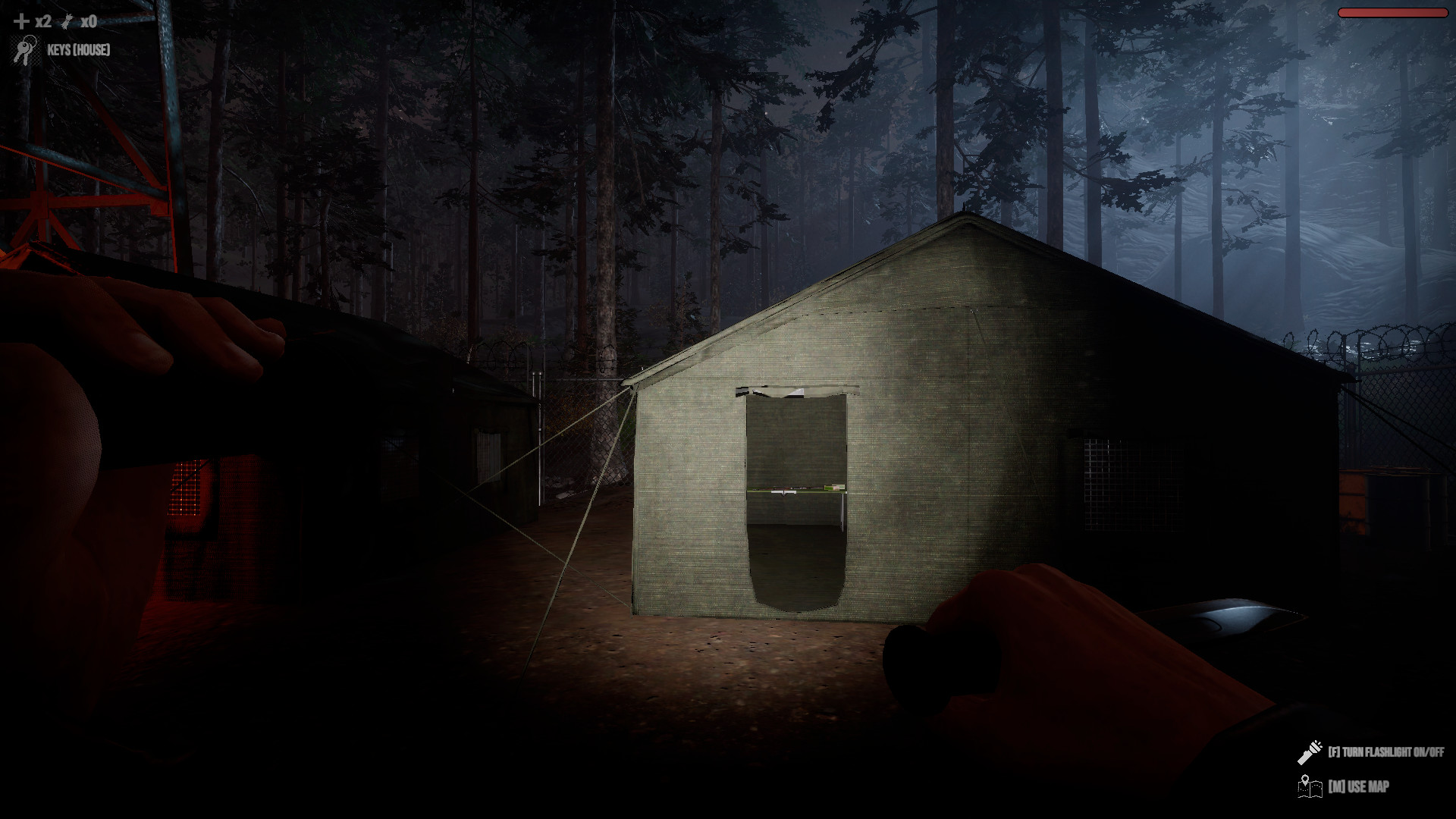Select the Keys (House) keyring icon
1456x819 pixels.
coord(26,51)
